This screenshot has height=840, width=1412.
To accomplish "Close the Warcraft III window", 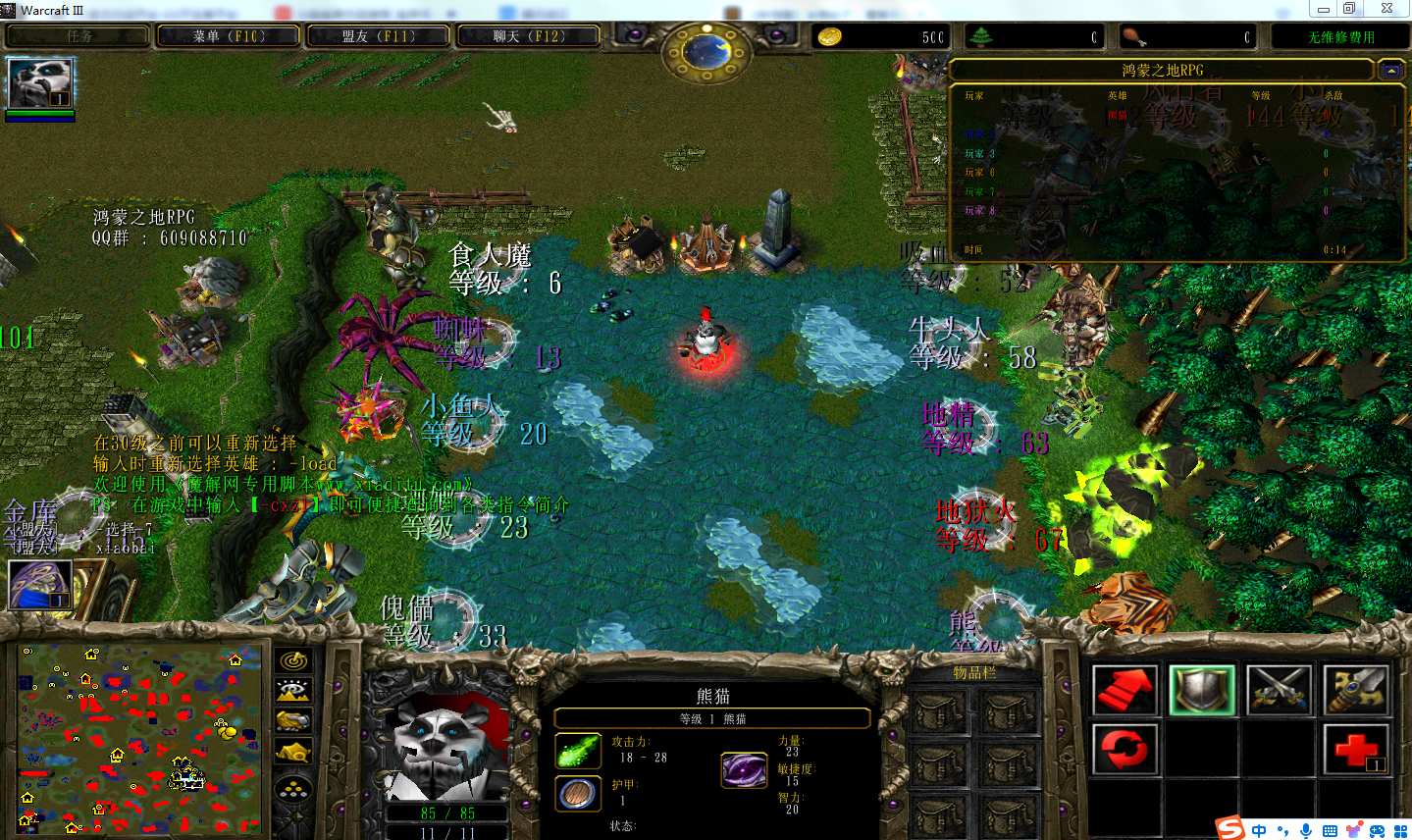I will pos(1386,9).
